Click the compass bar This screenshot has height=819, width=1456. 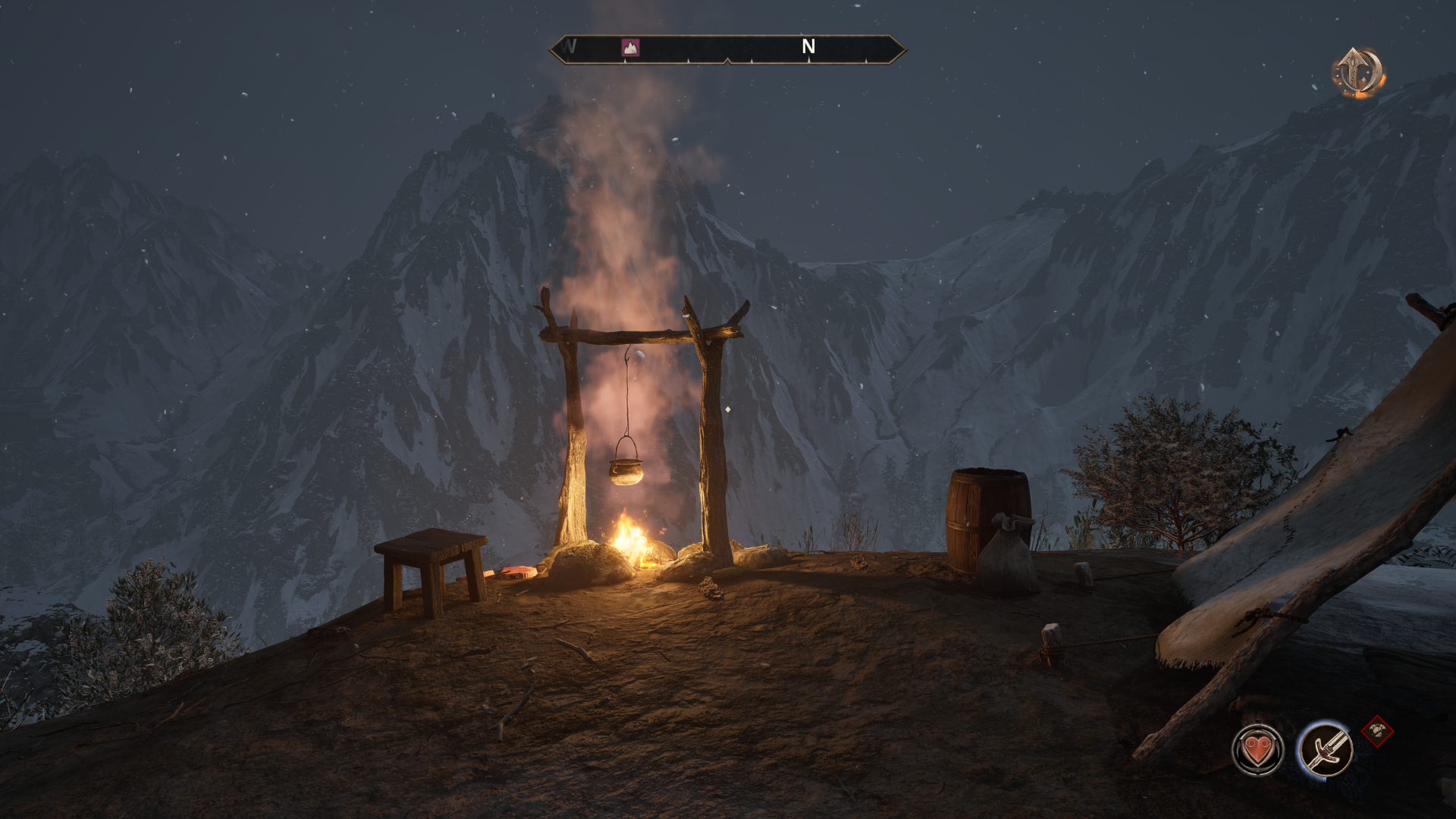pyautogui.click(x=727, y=49)
